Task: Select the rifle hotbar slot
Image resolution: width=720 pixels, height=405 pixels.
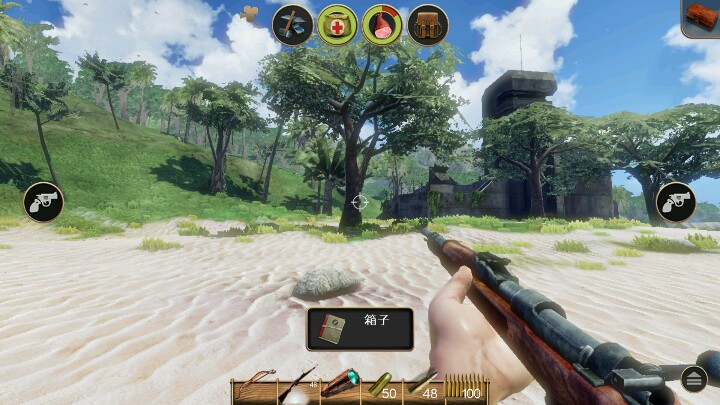Action: pyautogui.click(x=296, y=389)
